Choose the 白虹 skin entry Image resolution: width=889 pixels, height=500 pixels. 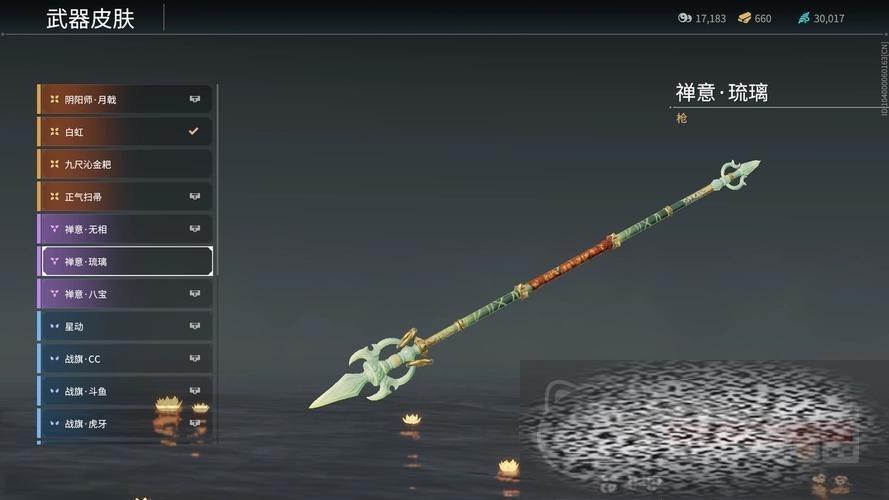125,131
